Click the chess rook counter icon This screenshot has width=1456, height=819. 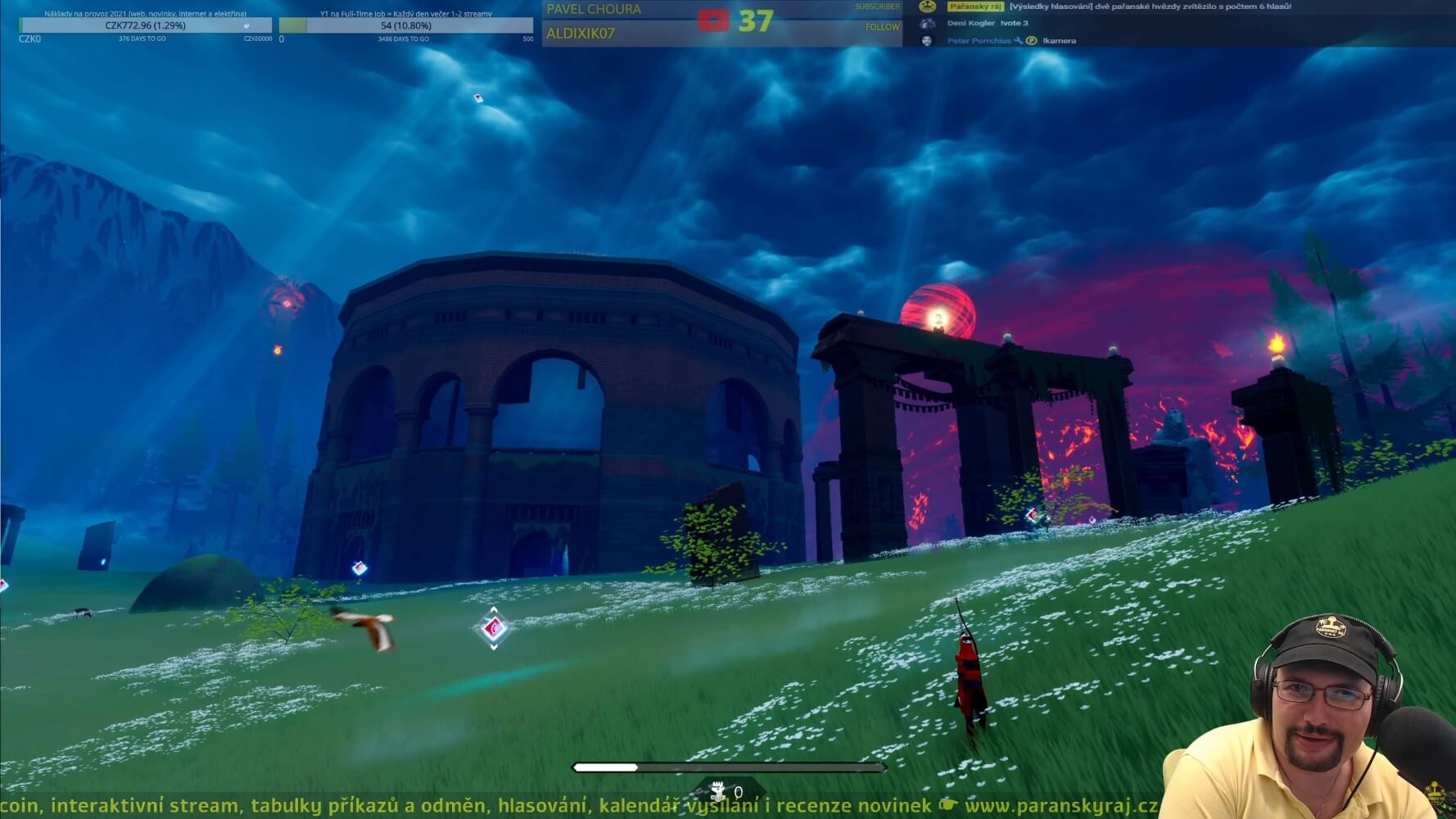pos(717,791)
